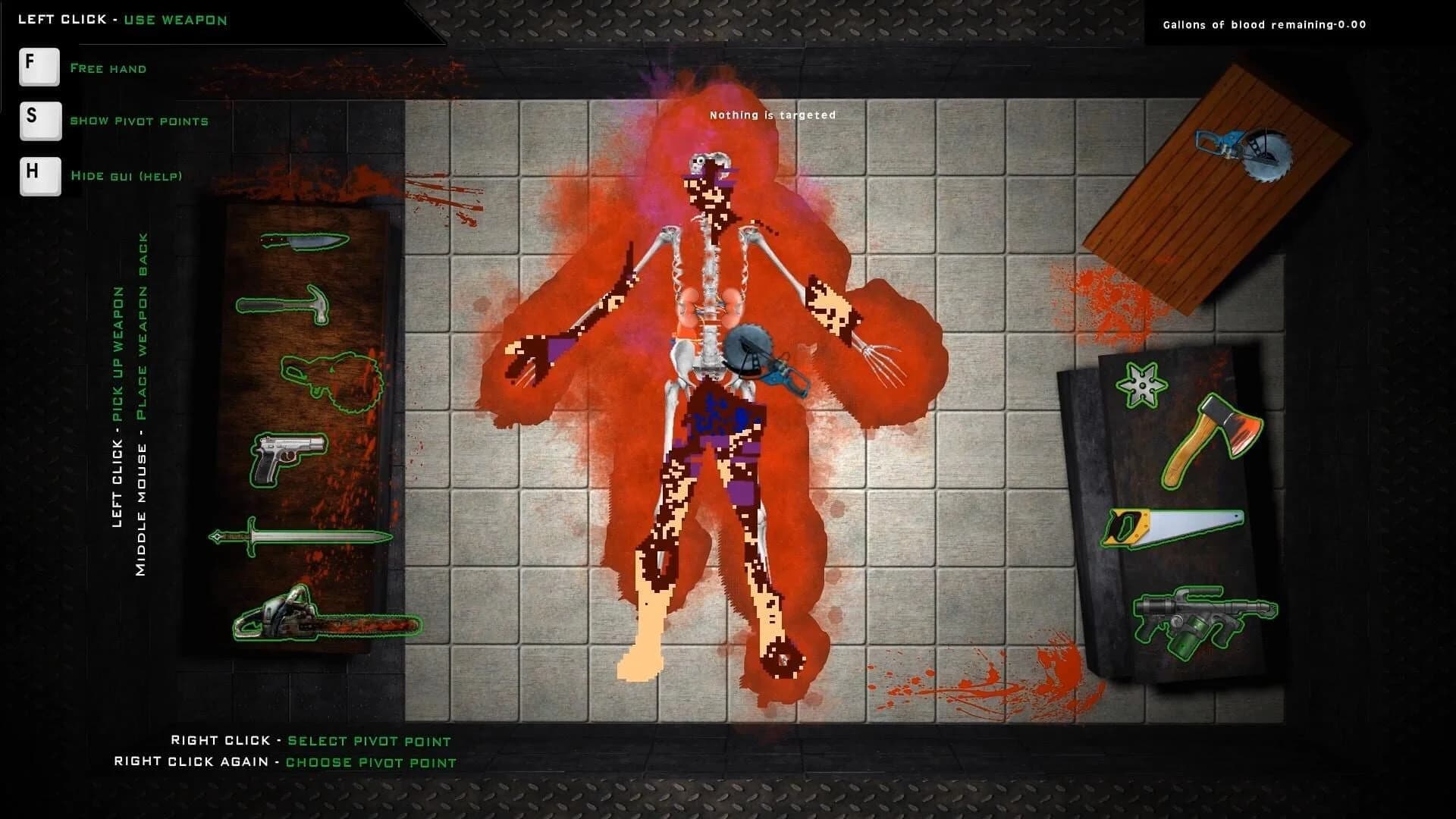Toggle Free Hand mode with the F key button
The width and height of the screenshot is (1456, 819).
[x=39, y=67]
